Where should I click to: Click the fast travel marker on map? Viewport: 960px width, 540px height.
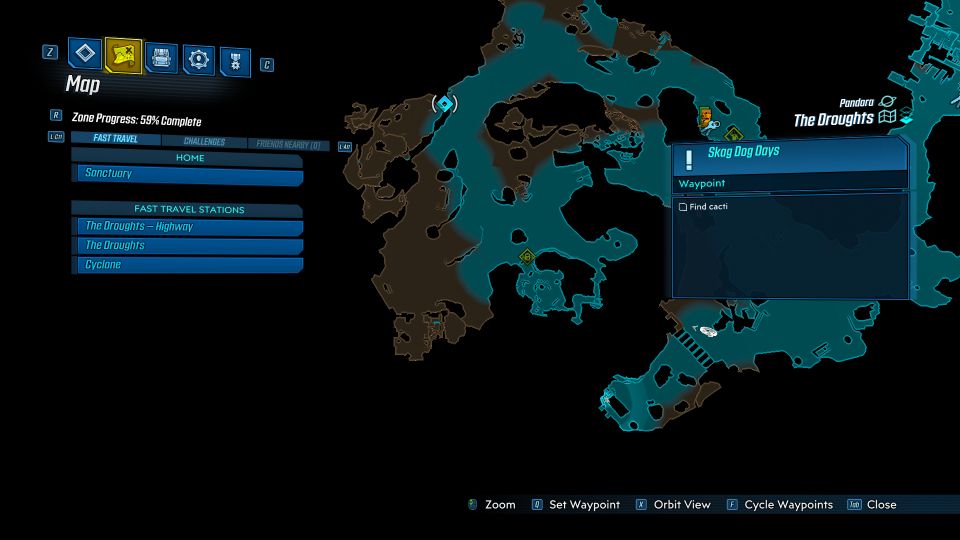click(x=444, y=103)
